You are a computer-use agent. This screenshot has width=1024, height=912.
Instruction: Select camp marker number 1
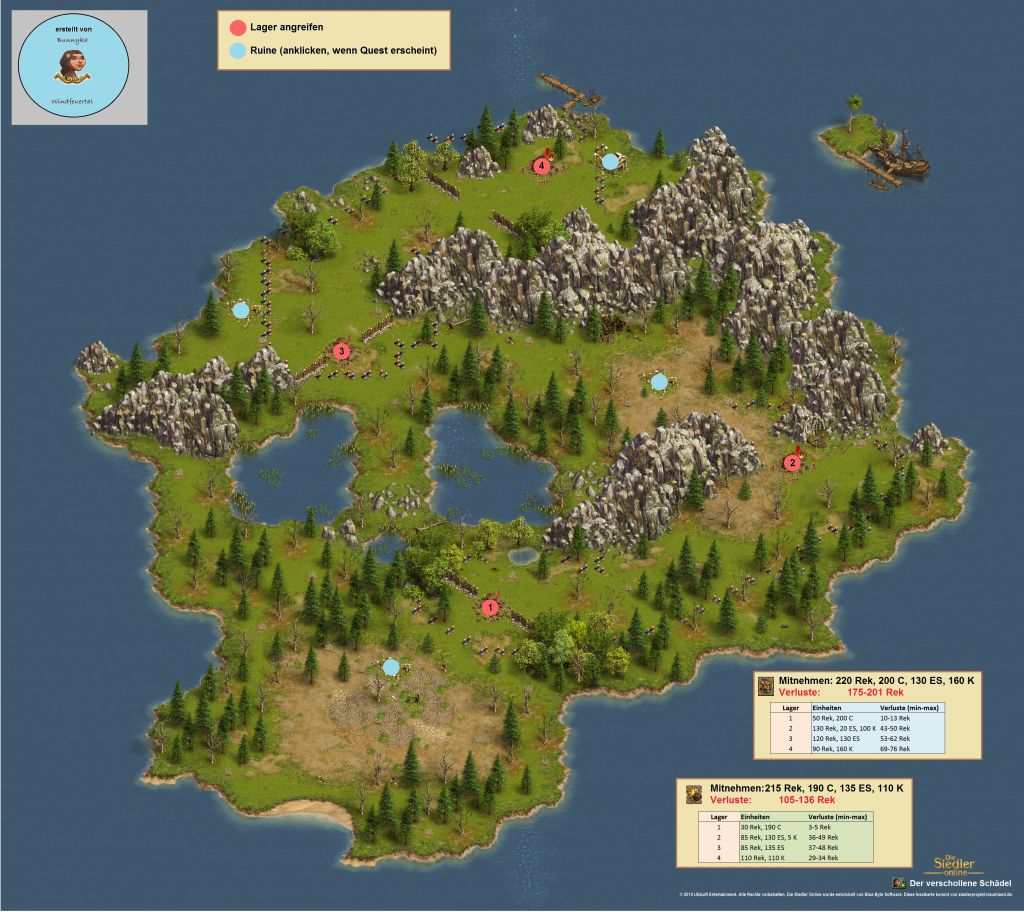490,606
